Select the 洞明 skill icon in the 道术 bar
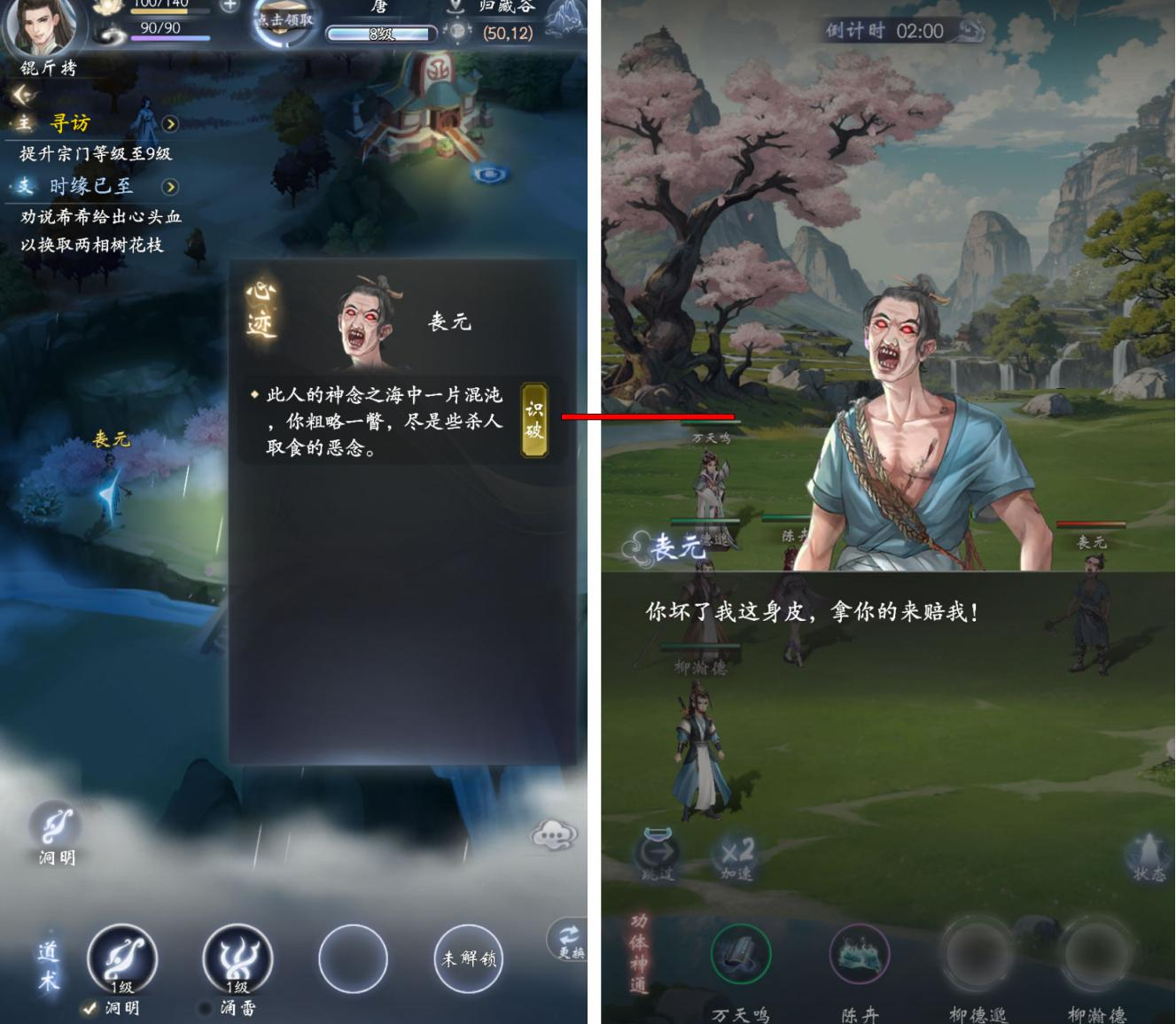This screenshot has width=1176, height=1024. click(121, 958)
